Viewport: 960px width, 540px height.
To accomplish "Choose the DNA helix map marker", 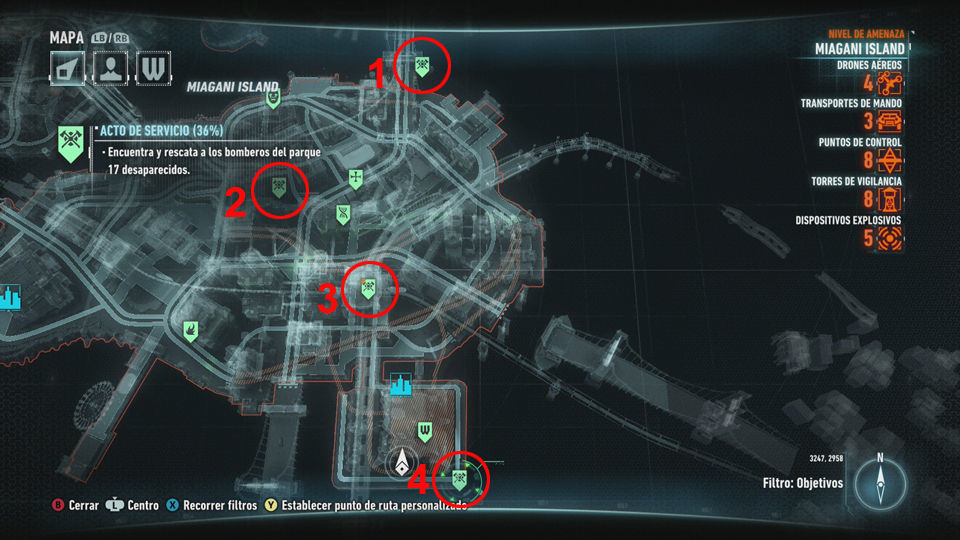I will tap(343, 213).
